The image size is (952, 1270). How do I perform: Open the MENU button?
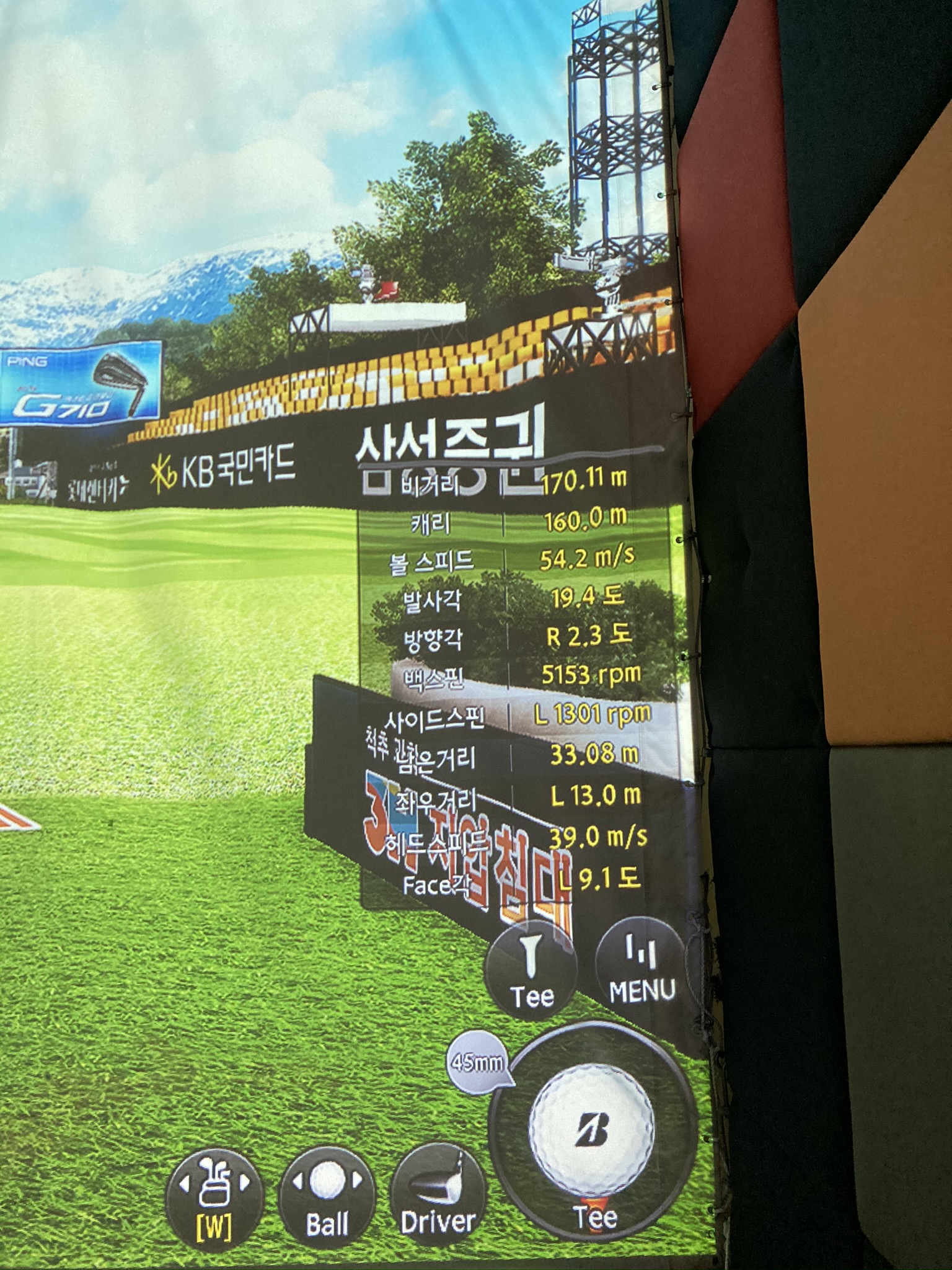[641, 970]
